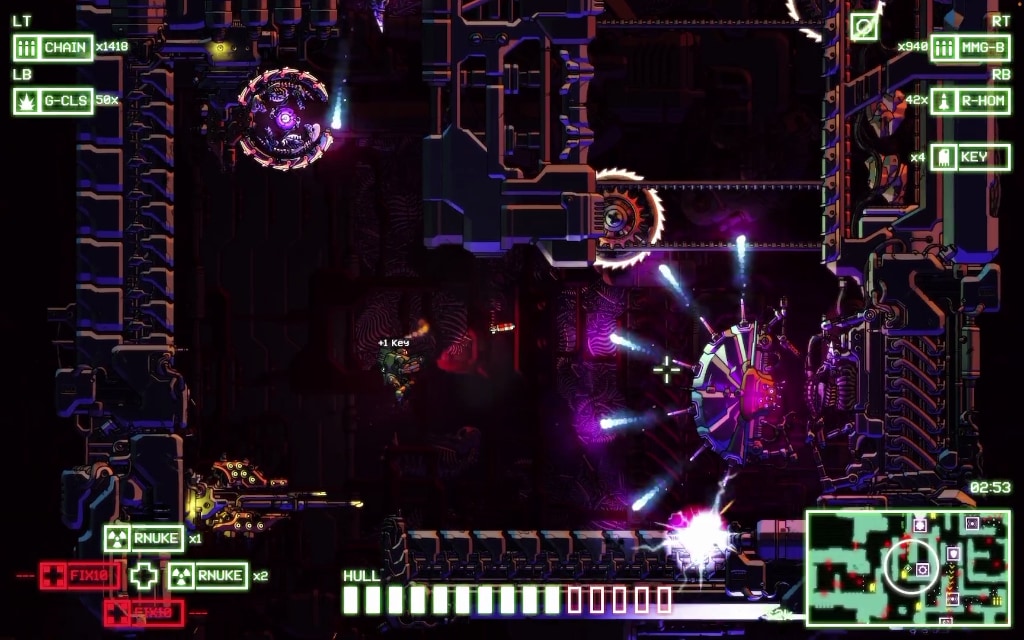Choose the MMG-B weapon slot

pos(969,47)
